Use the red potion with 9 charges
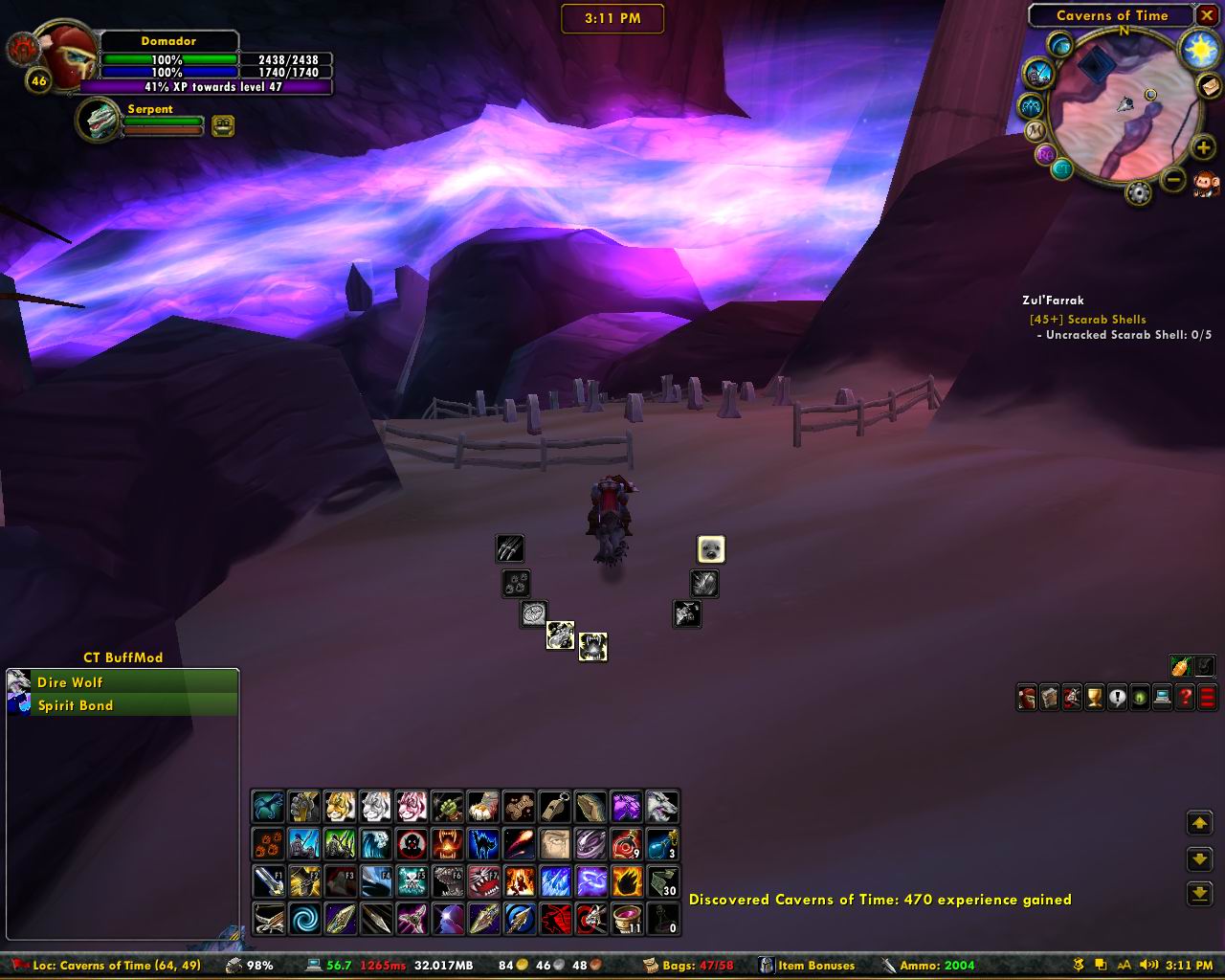The image size is (1225, 980). coord(627,844)
